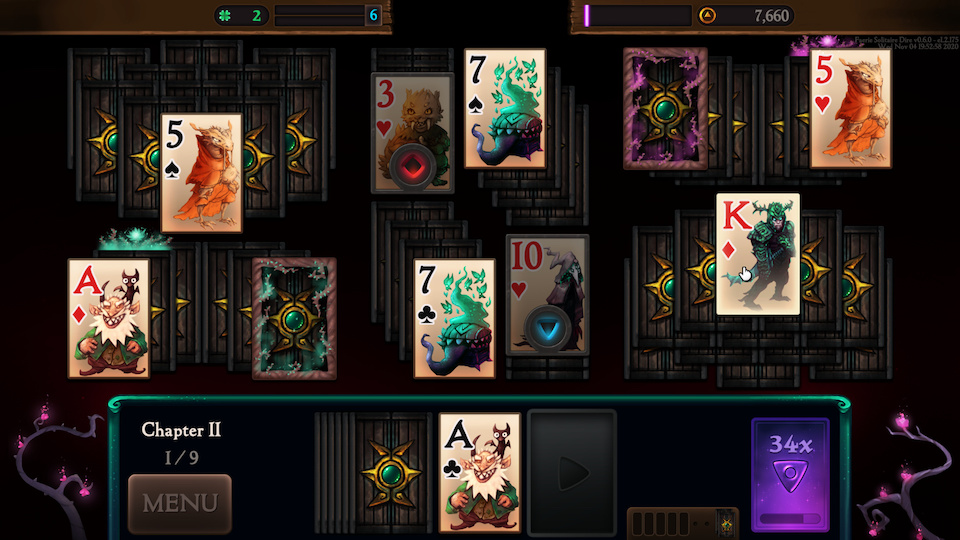Play the King of Diamonds card
This screenshot has height=540, width=960.
(x=758, y=254)
